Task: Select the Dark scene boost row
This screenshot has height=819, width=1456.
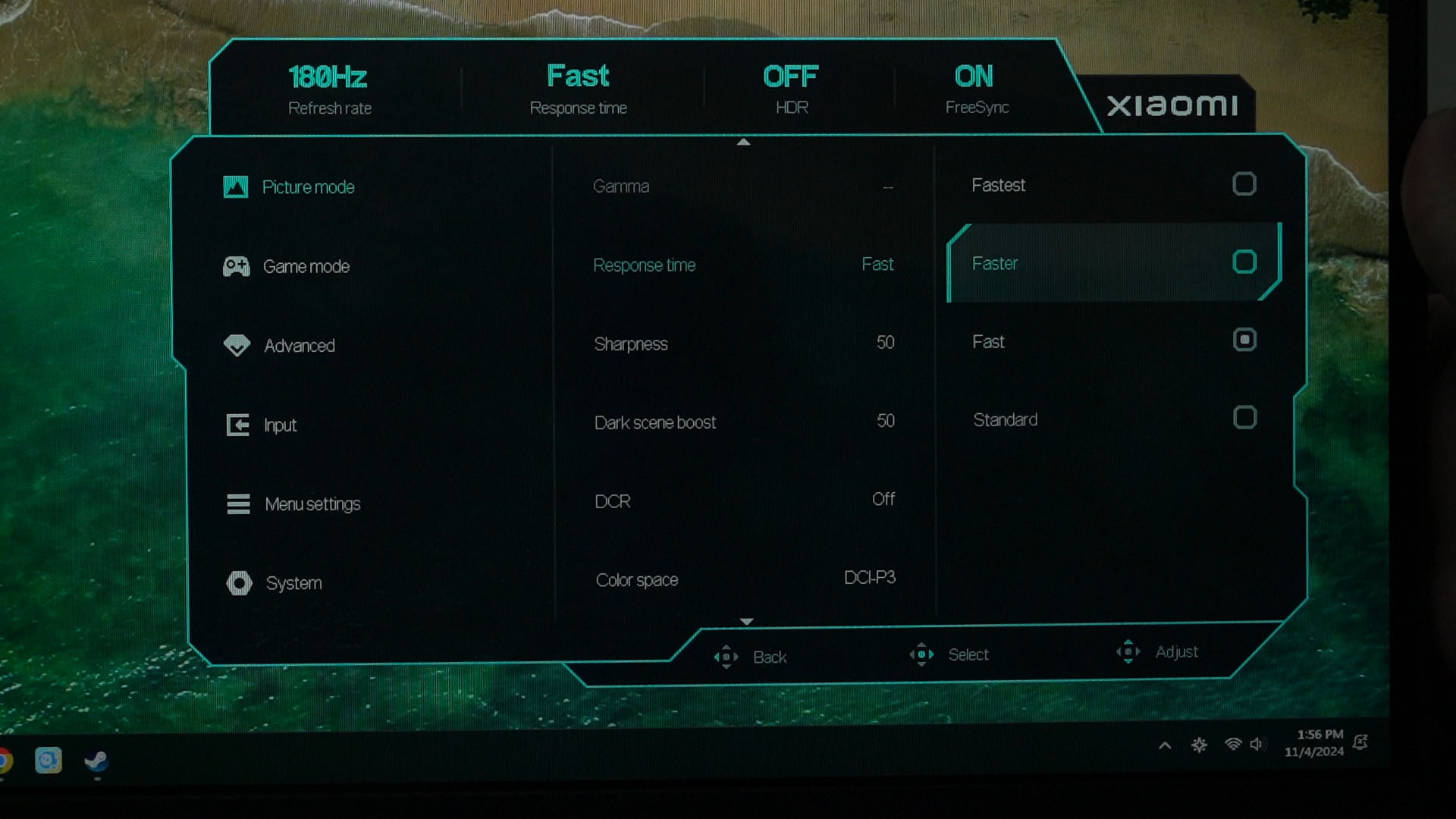Action: coord(743,422)
